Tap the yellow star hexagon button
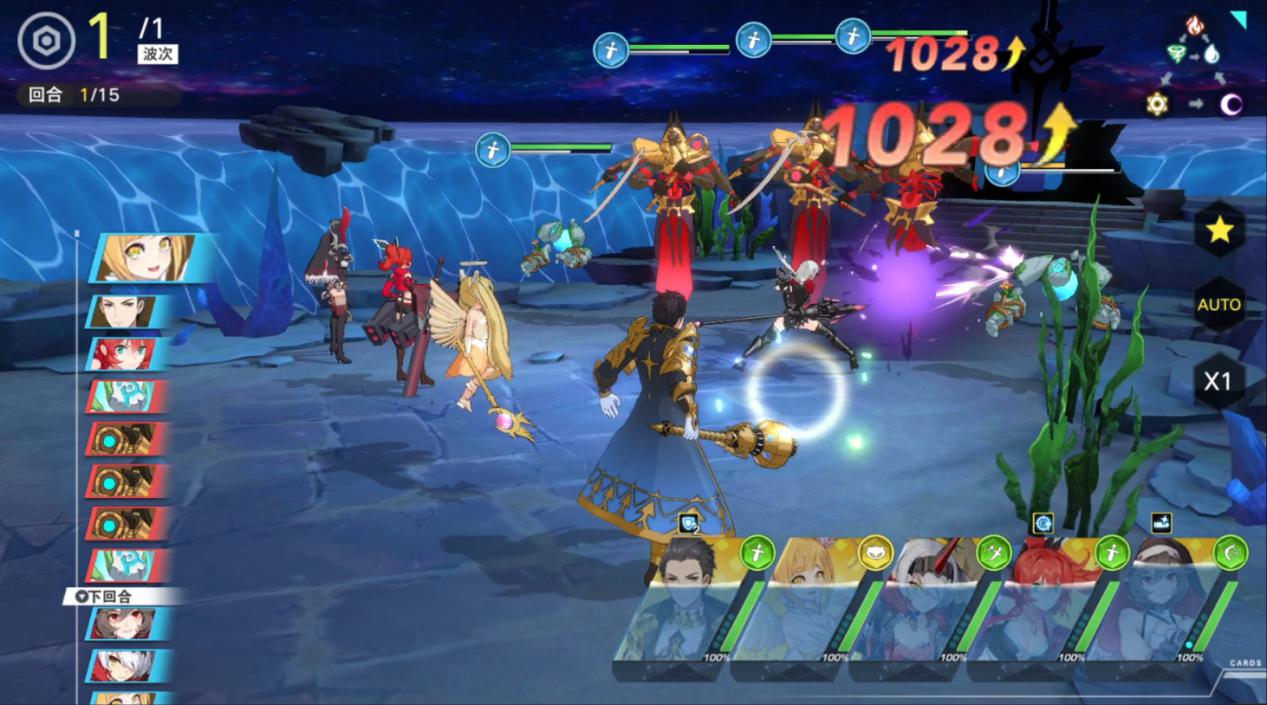The width and height of the screenshot is (1267, 705). click(x=1219, y=231)
